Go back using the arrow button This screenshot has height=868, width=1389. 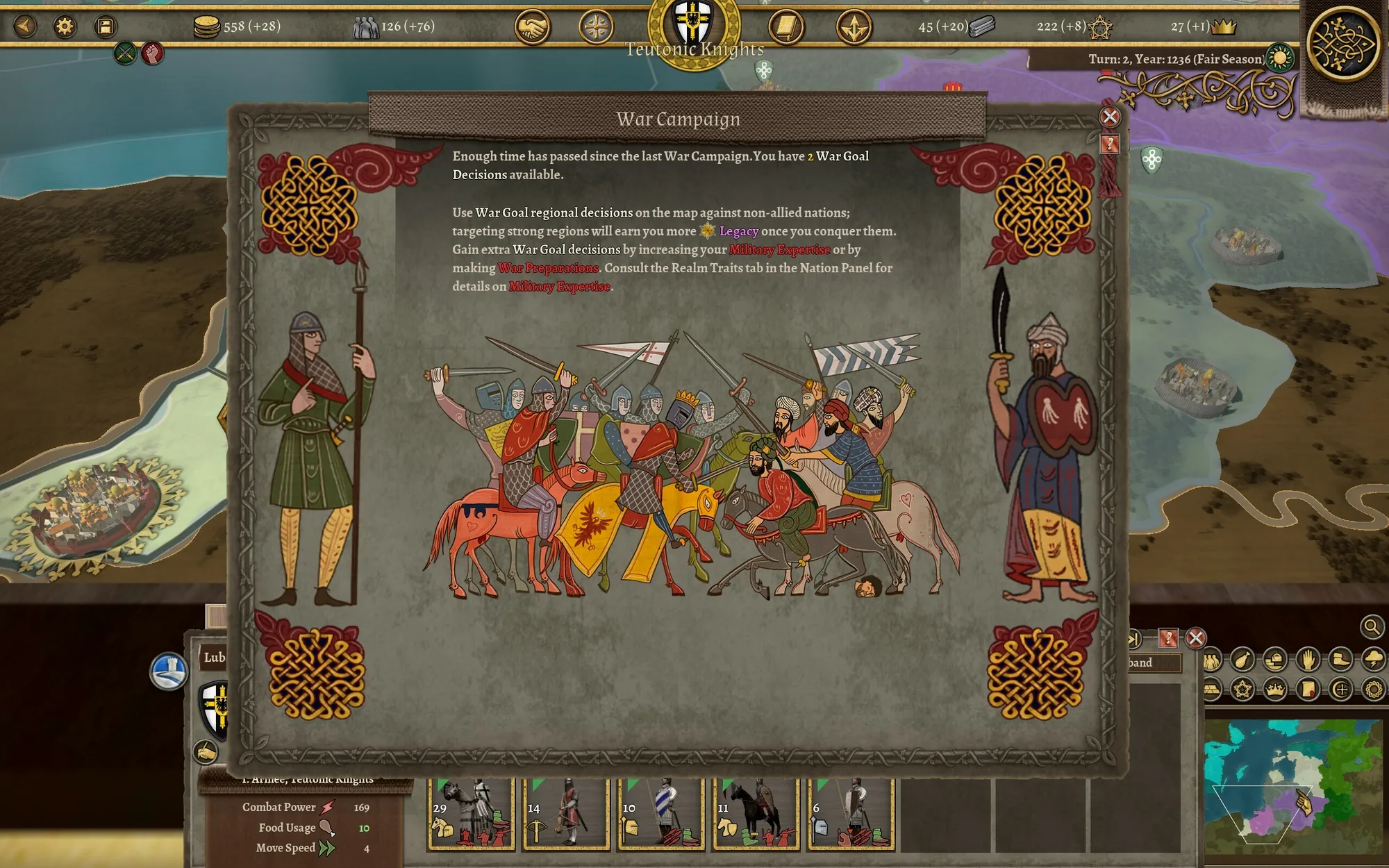point(25,26)
